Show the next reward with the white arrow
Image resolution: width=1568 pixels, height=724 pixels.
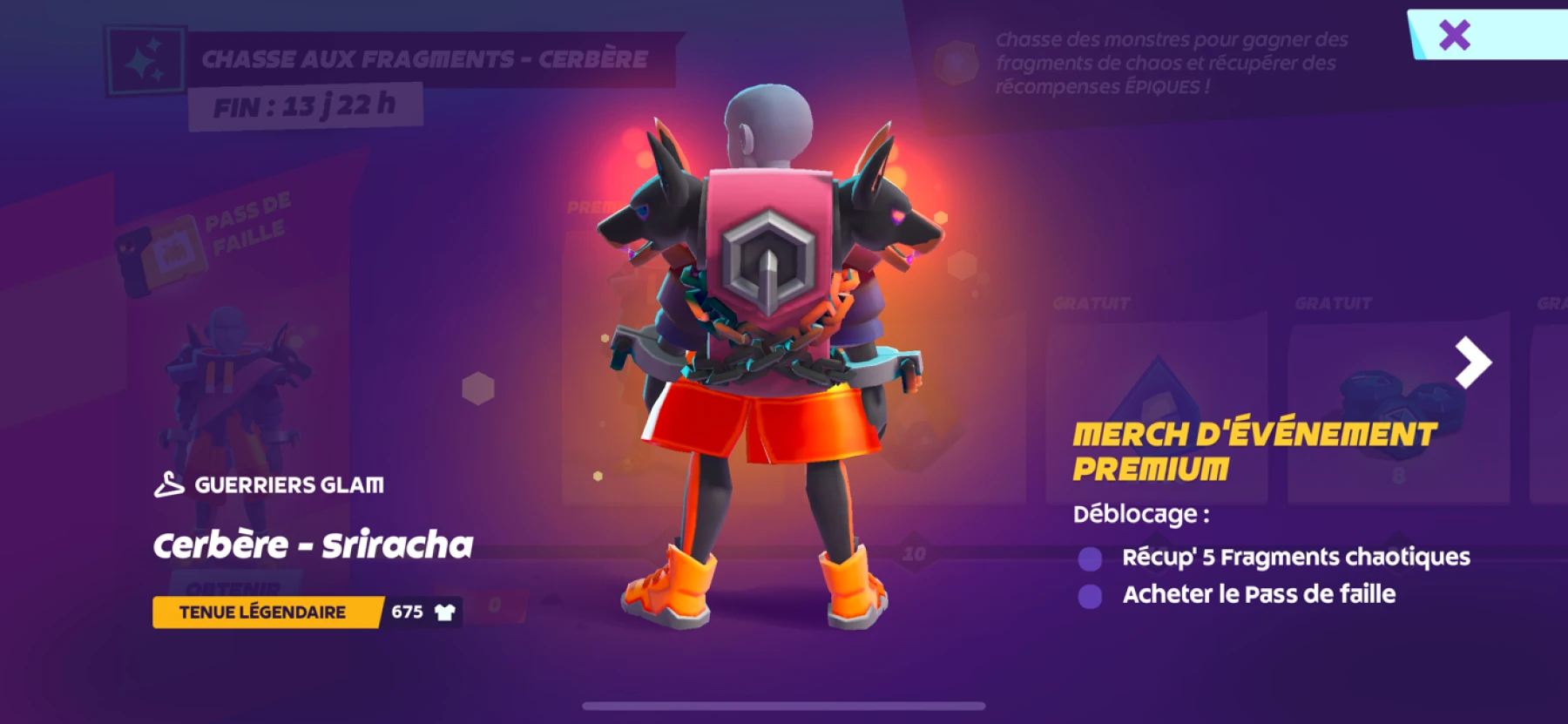pyautogui.click(x=1473, y=362)
